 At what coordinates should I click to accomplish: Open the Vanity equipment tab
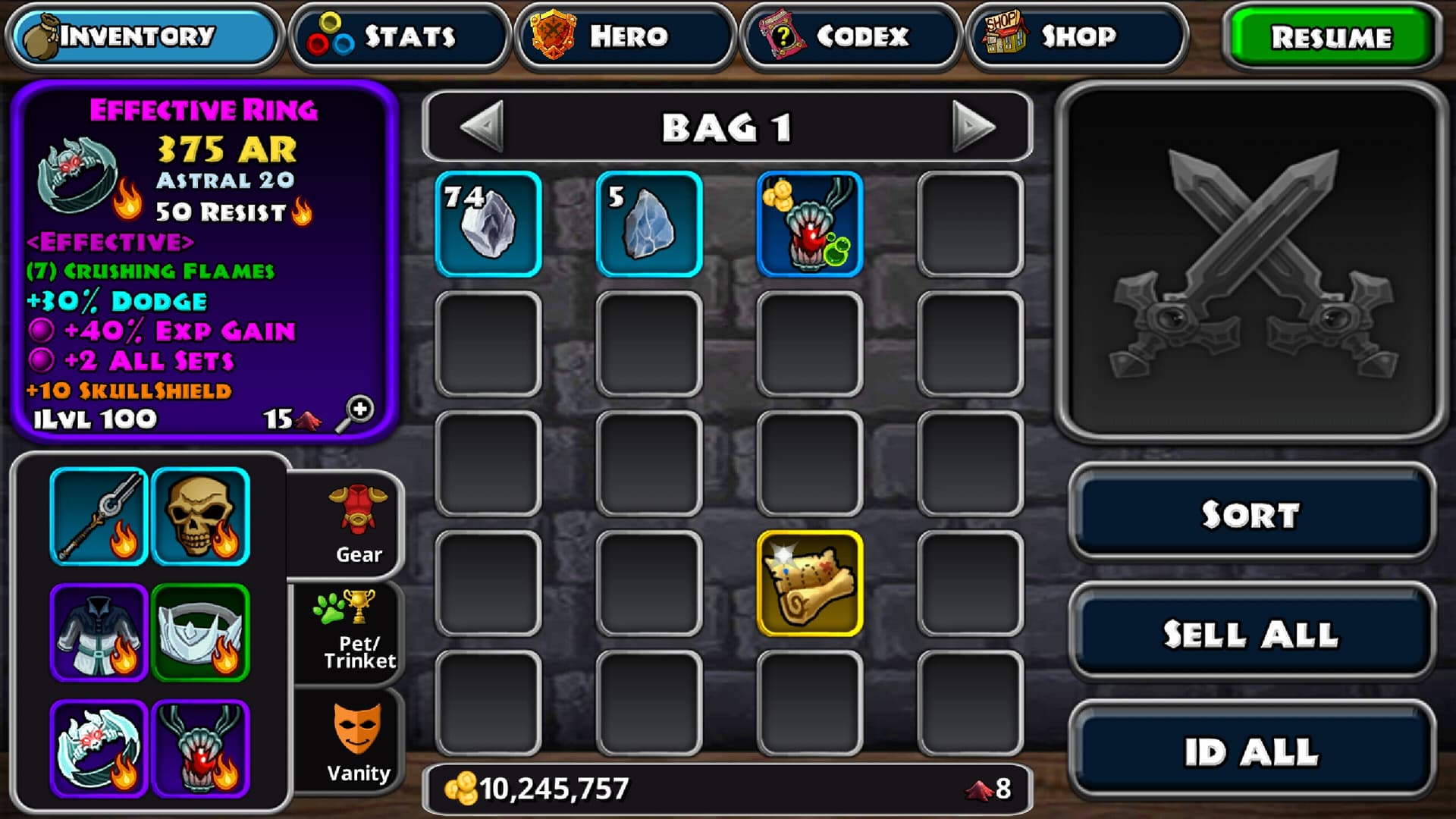356,742
